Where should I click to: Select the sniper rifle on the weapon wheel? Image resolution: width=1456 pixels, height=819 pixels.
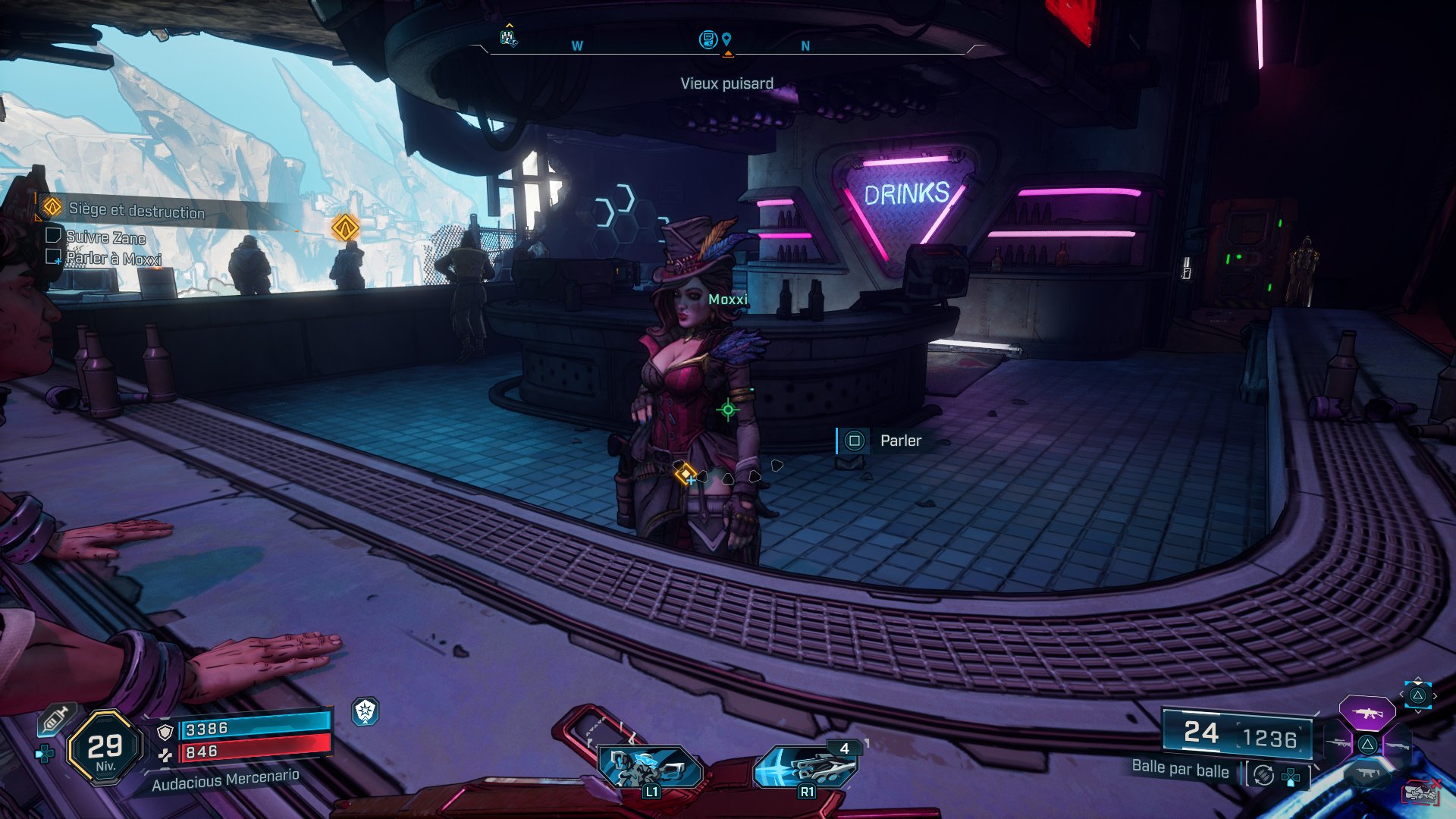click(1338, 742)
